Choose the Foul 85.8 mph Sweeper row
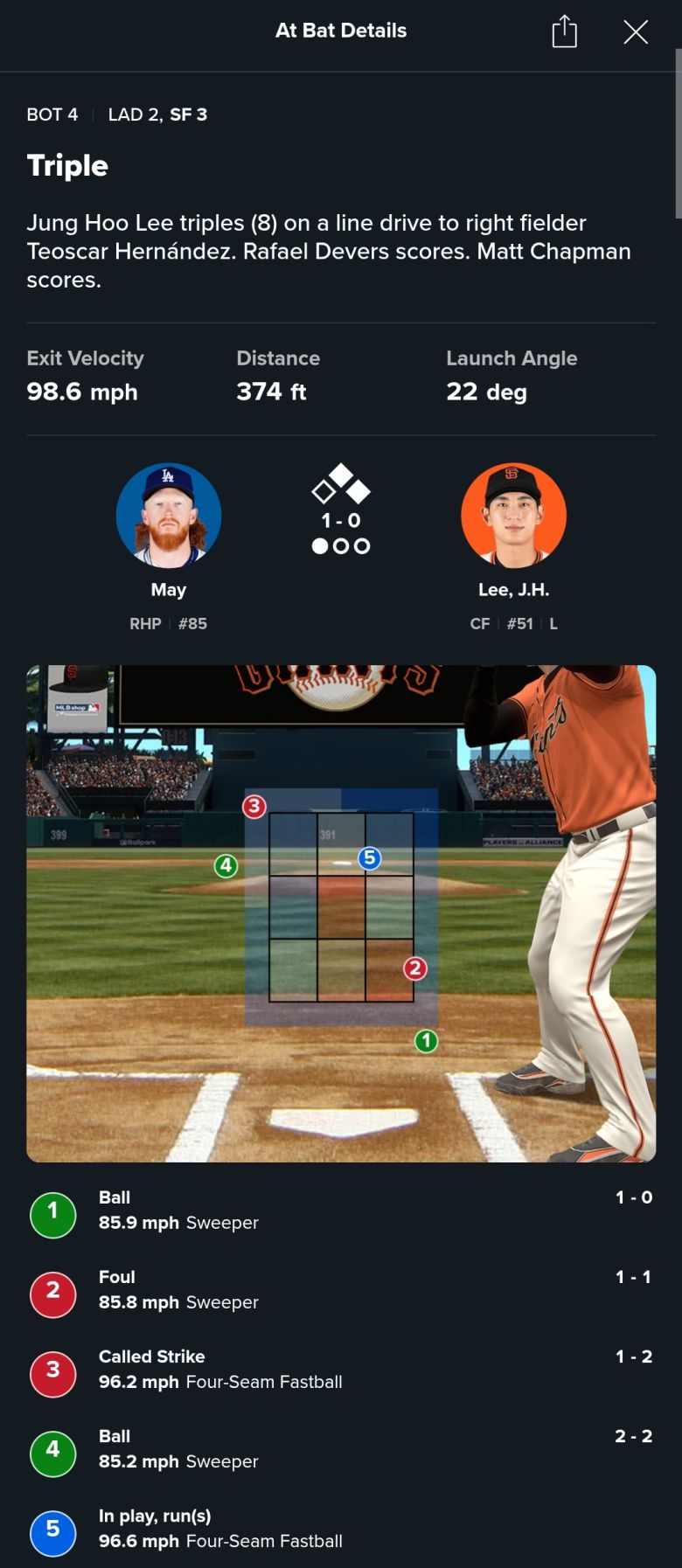Image resolution: width=682 pixels, height=1568 pixels. point(341,1290)
